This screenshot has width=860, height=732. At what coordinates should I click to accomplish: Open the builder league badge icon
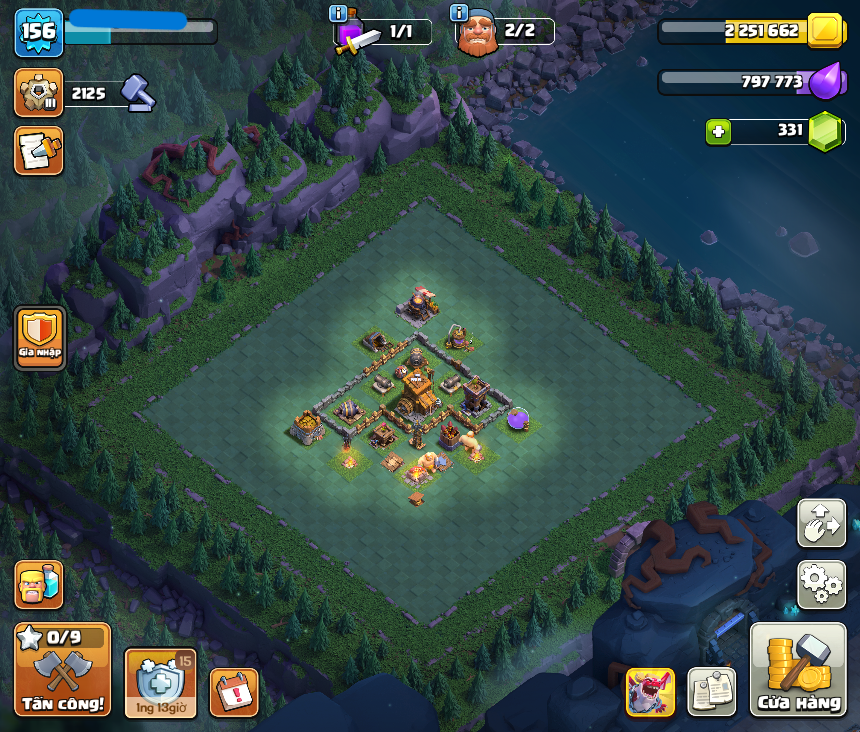click(x=39, y=93)
